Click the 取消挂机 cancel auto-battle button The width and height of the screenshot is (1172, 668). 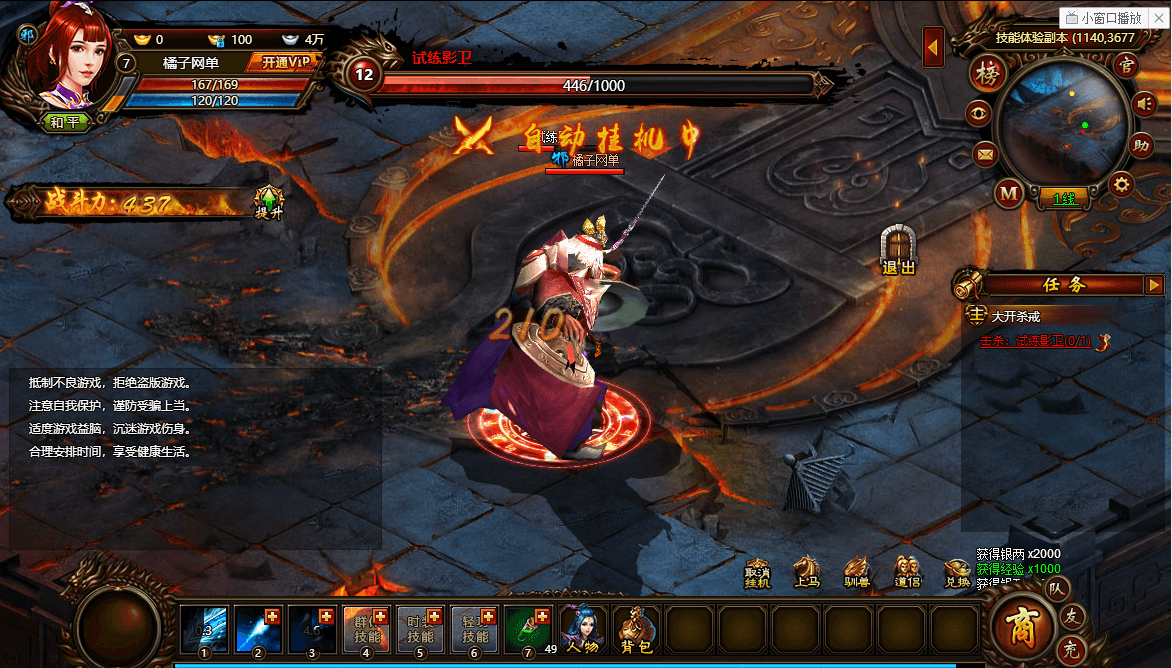pyautogui.click(x=757, y=573)
